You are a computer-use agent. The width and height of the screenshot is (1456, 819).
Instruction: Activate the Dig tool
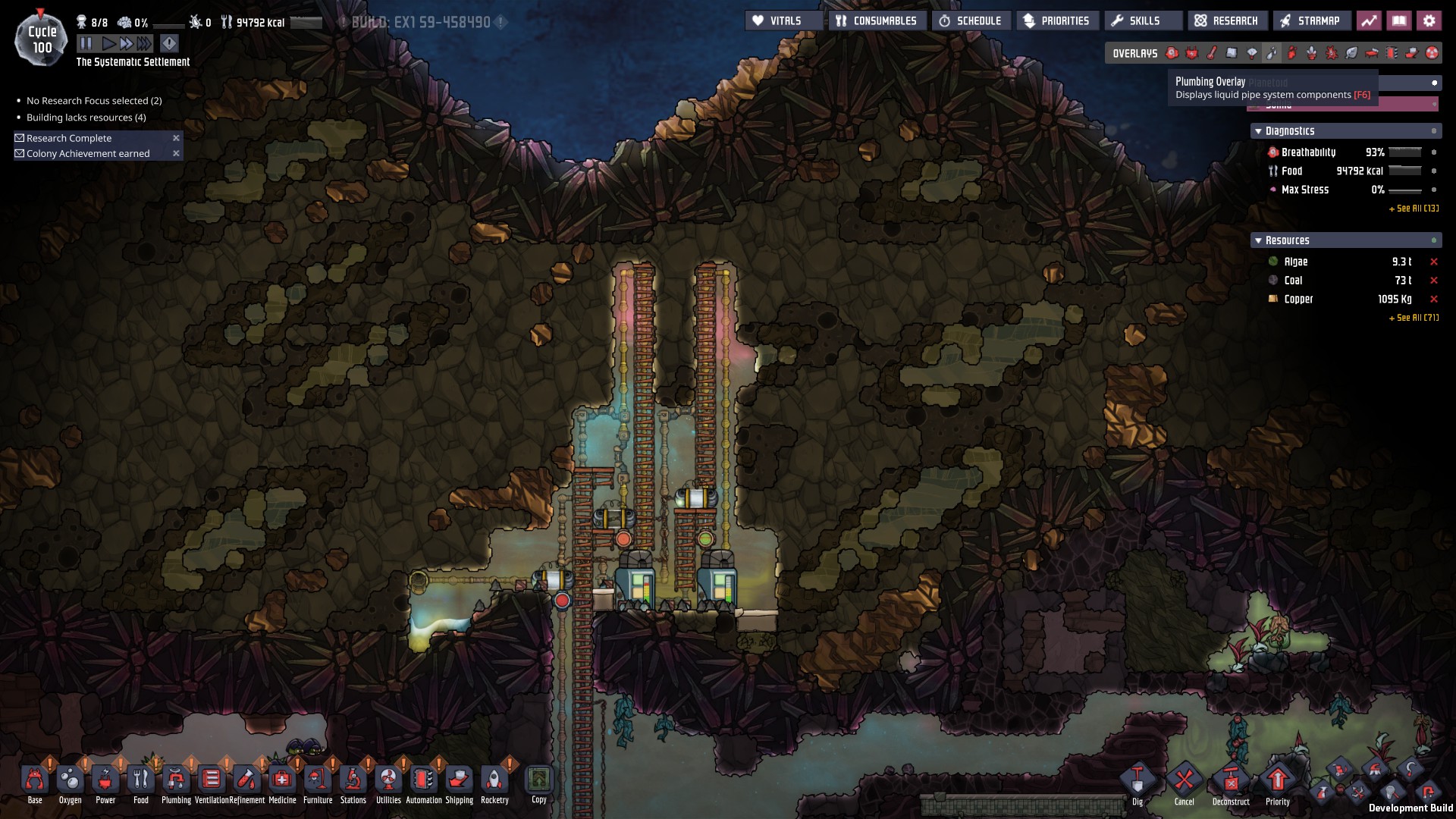pyautogui.click(x=1137, y=781)
